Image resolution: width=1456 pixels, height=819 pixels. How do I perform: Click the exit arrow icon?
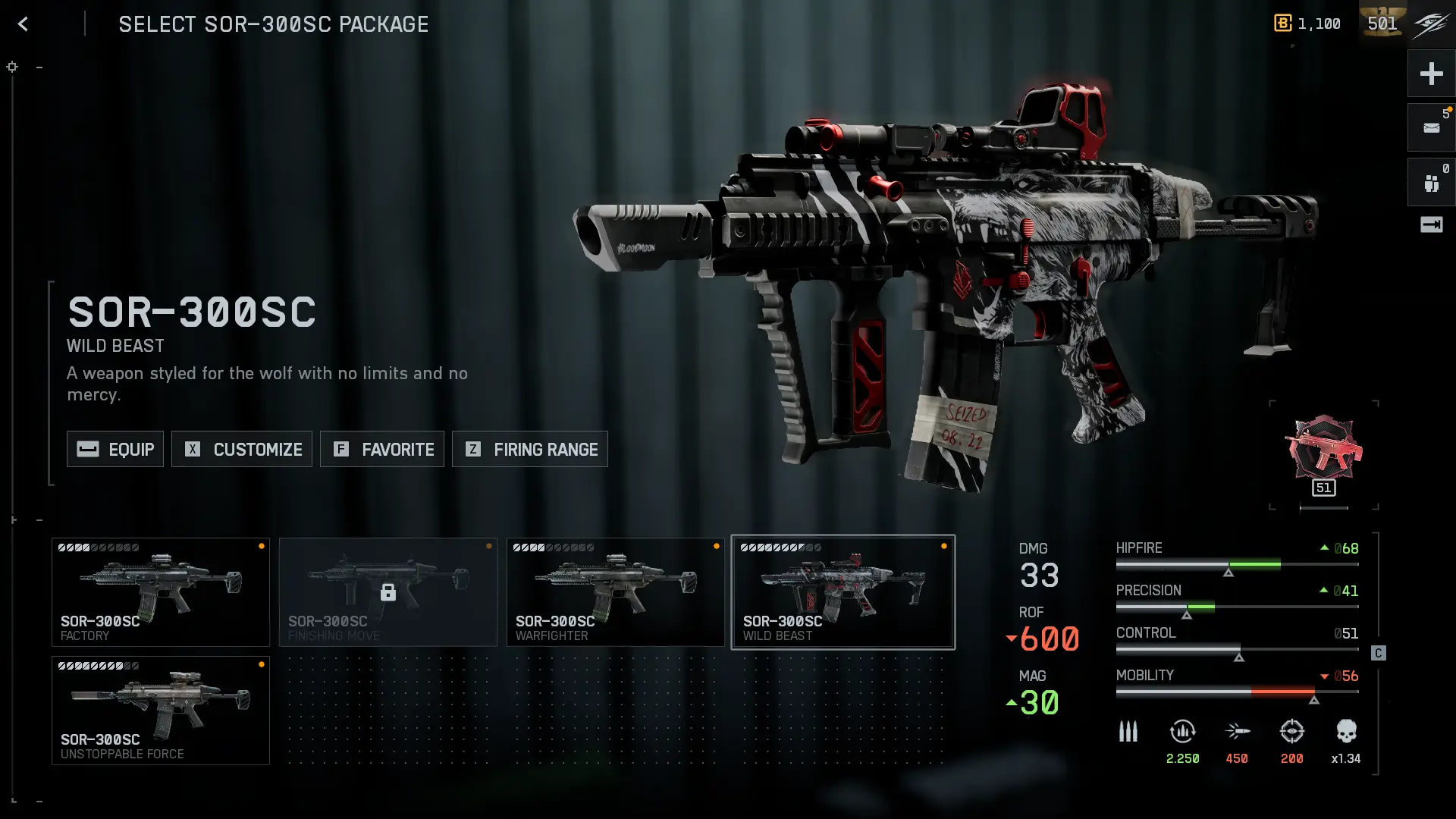(1431, 224)
